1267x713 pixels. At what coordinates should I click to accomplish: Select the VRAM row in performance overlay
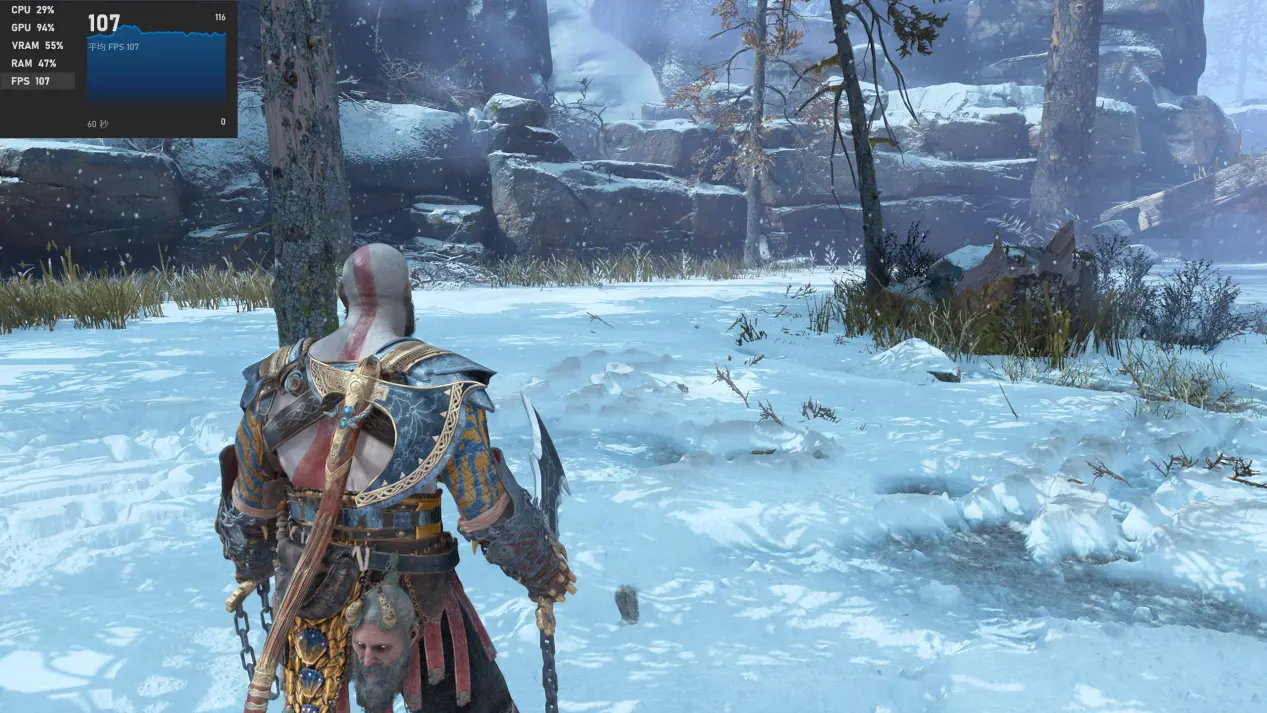pos(37,46)
